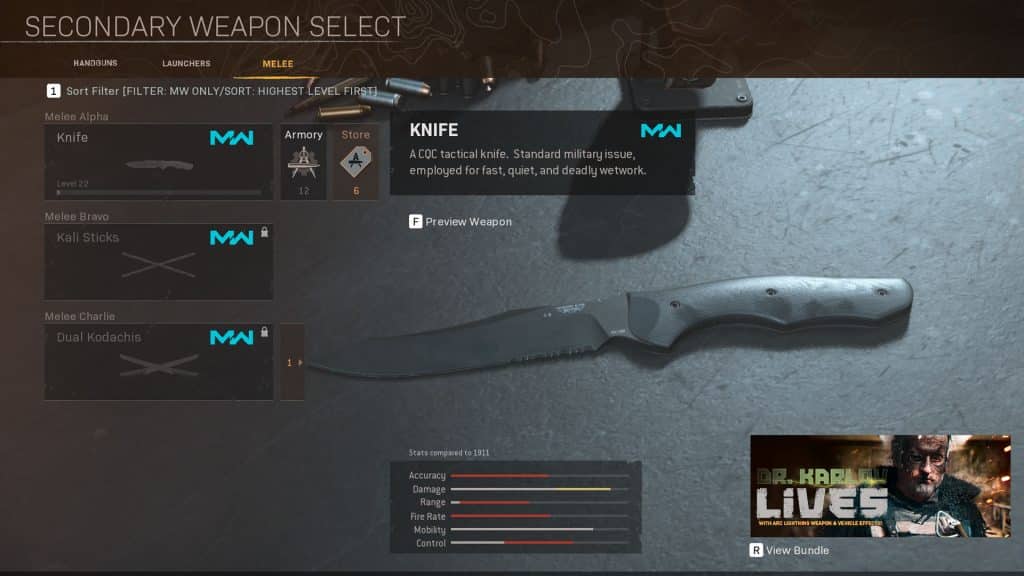Open the Armory blueprints button
The image size is (1024, 576).
click(x=303, y=161)
